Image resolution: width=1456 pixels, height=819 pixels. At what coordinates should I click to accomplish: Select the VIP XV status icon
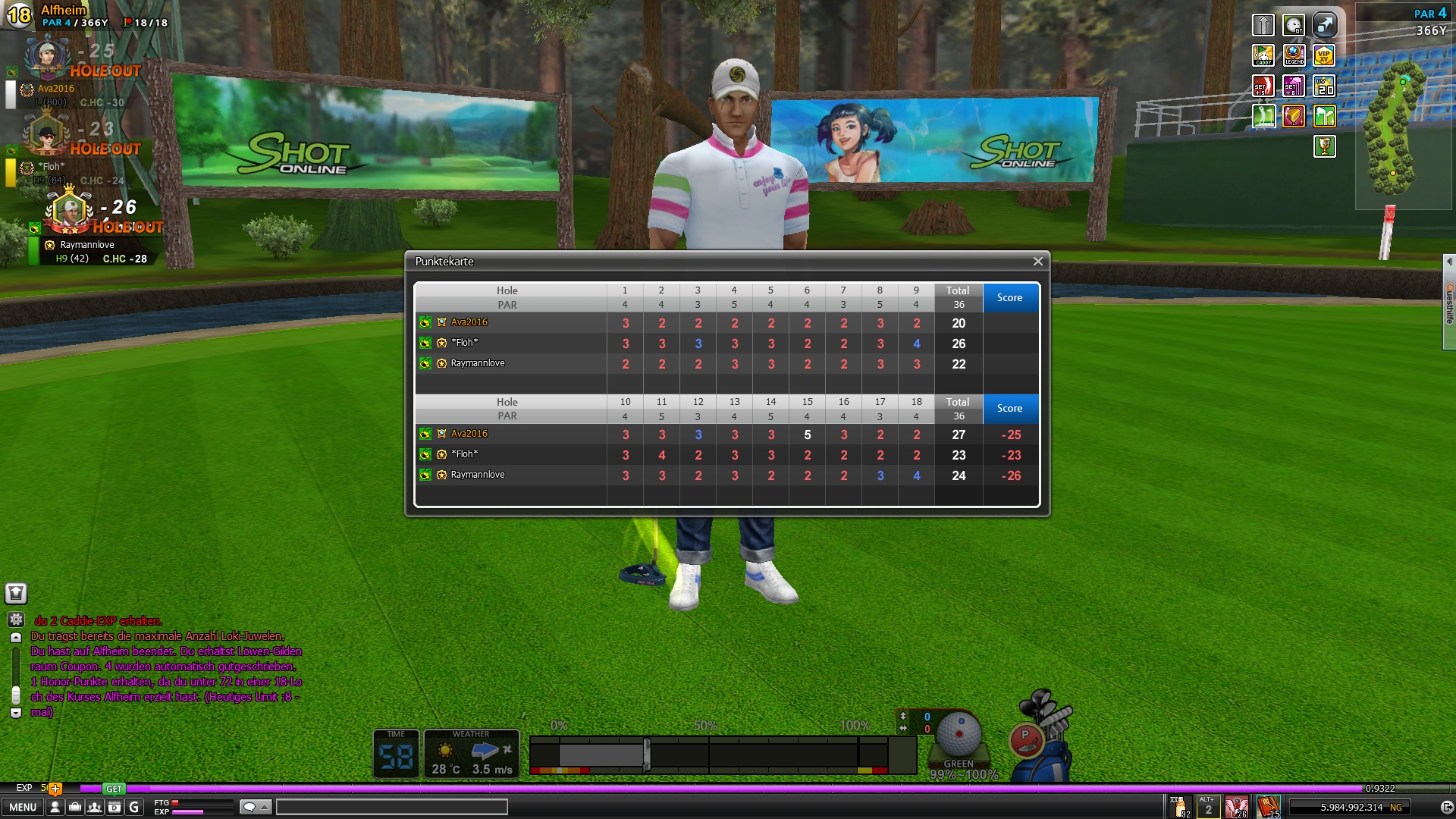[1324, 55]
